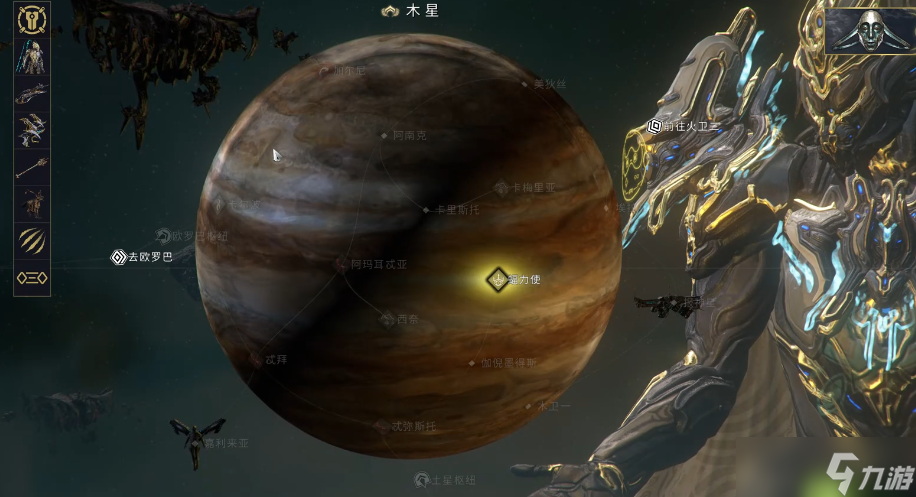
Task: Open the dual pistols secondary slot
Action: (x=31, y=131)
